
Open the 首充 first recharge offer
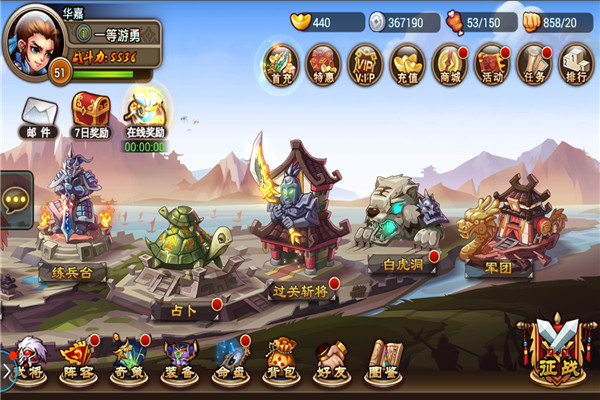click(x=283, y=65)
